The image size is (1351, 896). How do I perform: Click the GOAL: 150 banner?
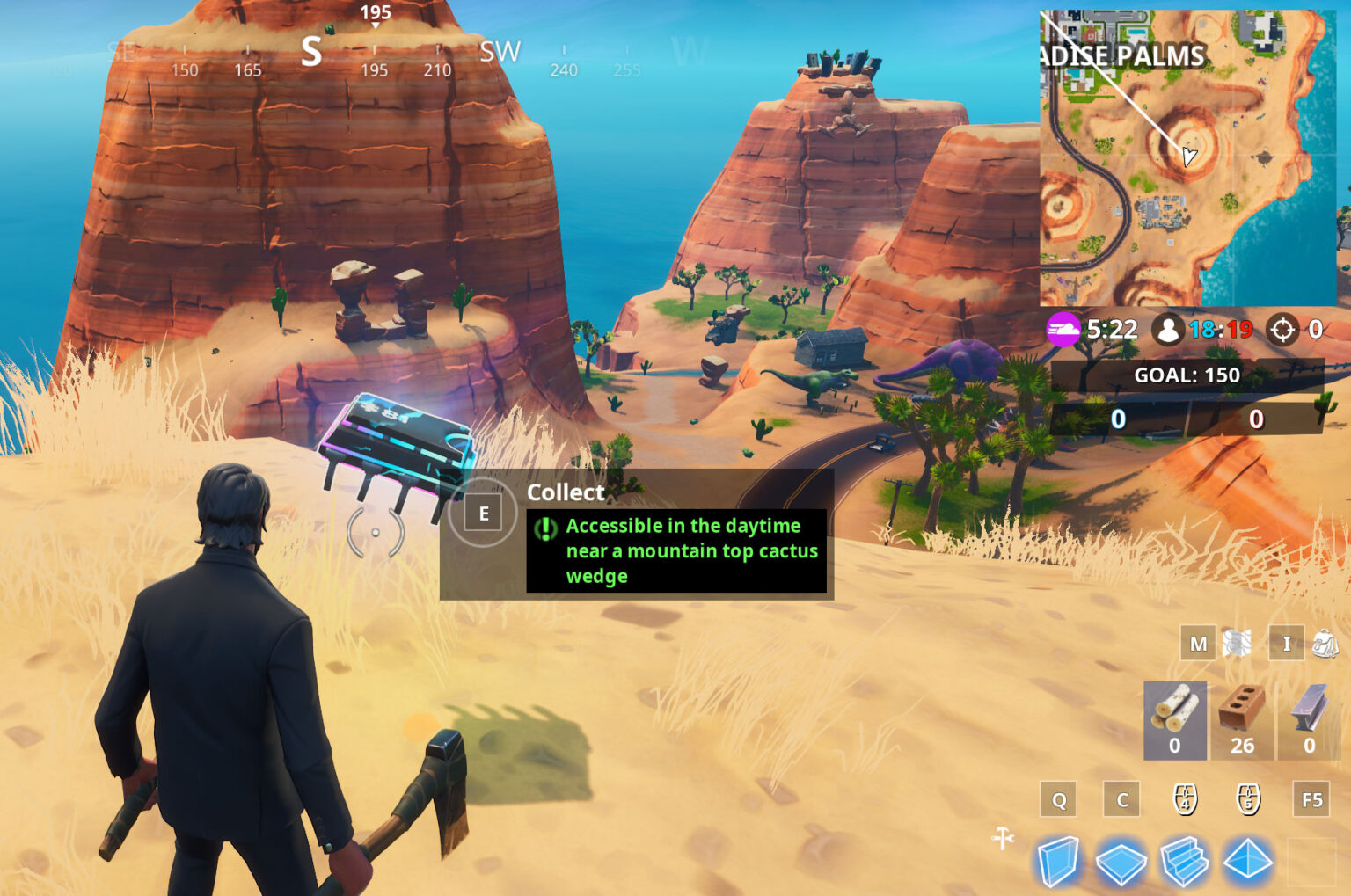coord(1189,375)
